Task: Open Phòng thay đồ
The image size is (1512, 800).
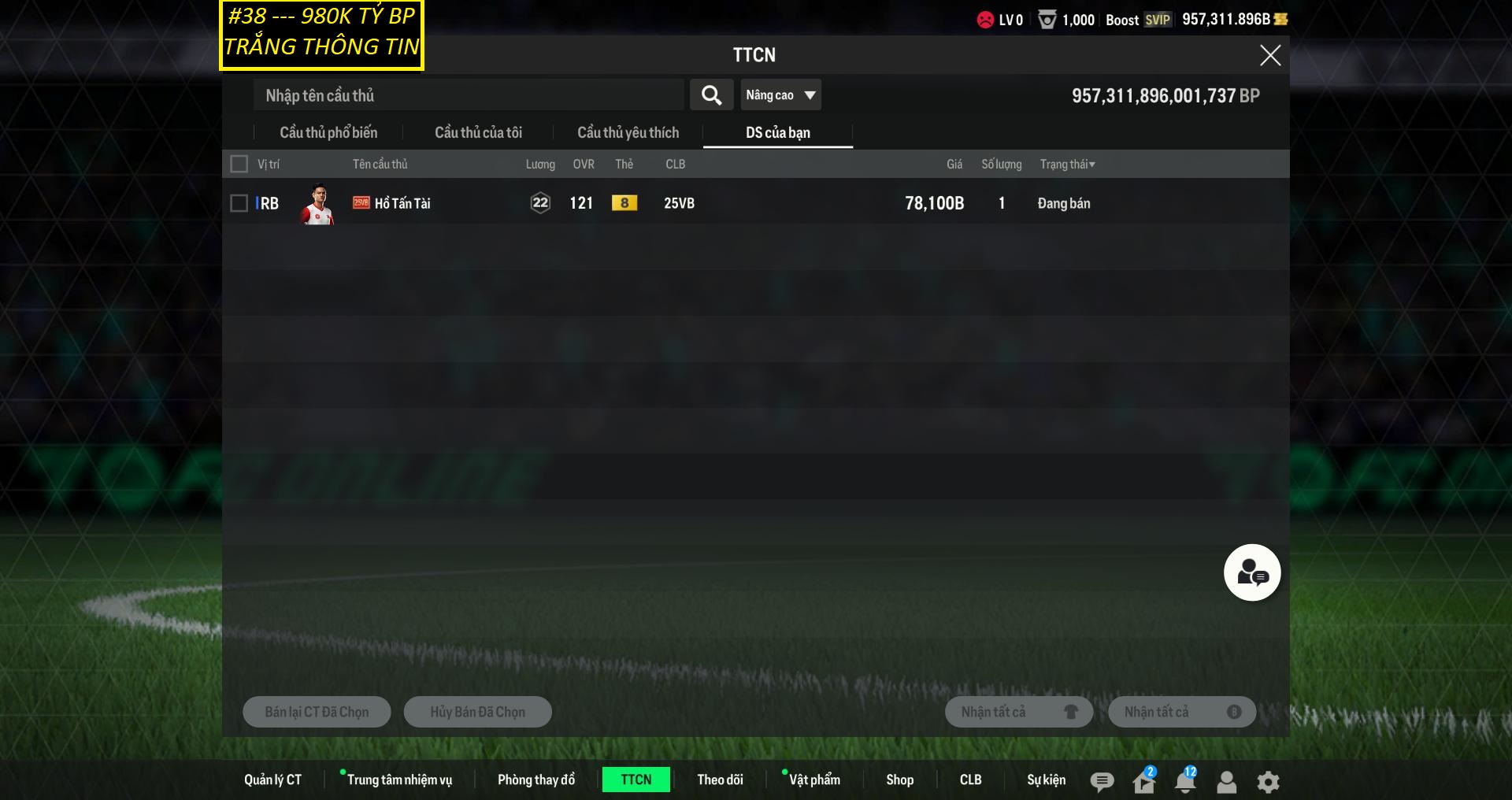Action: pos(535,780)
